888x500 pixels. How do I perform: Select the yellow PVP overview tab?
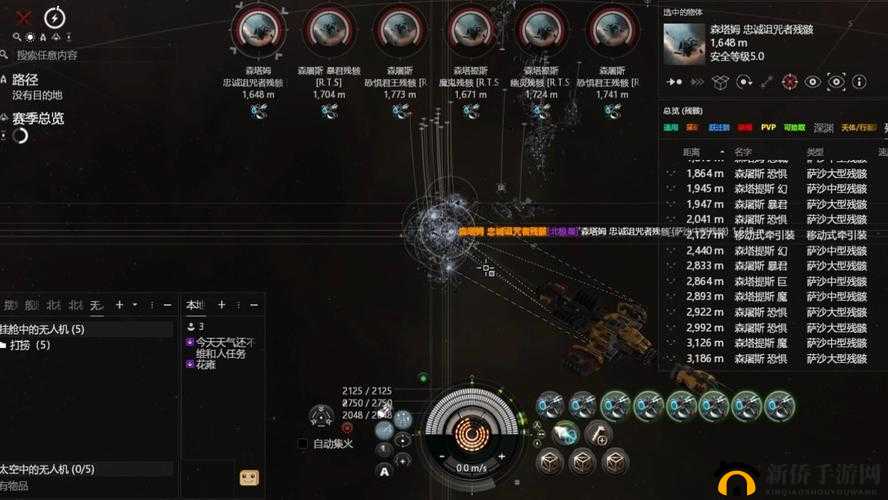[768, 128]
